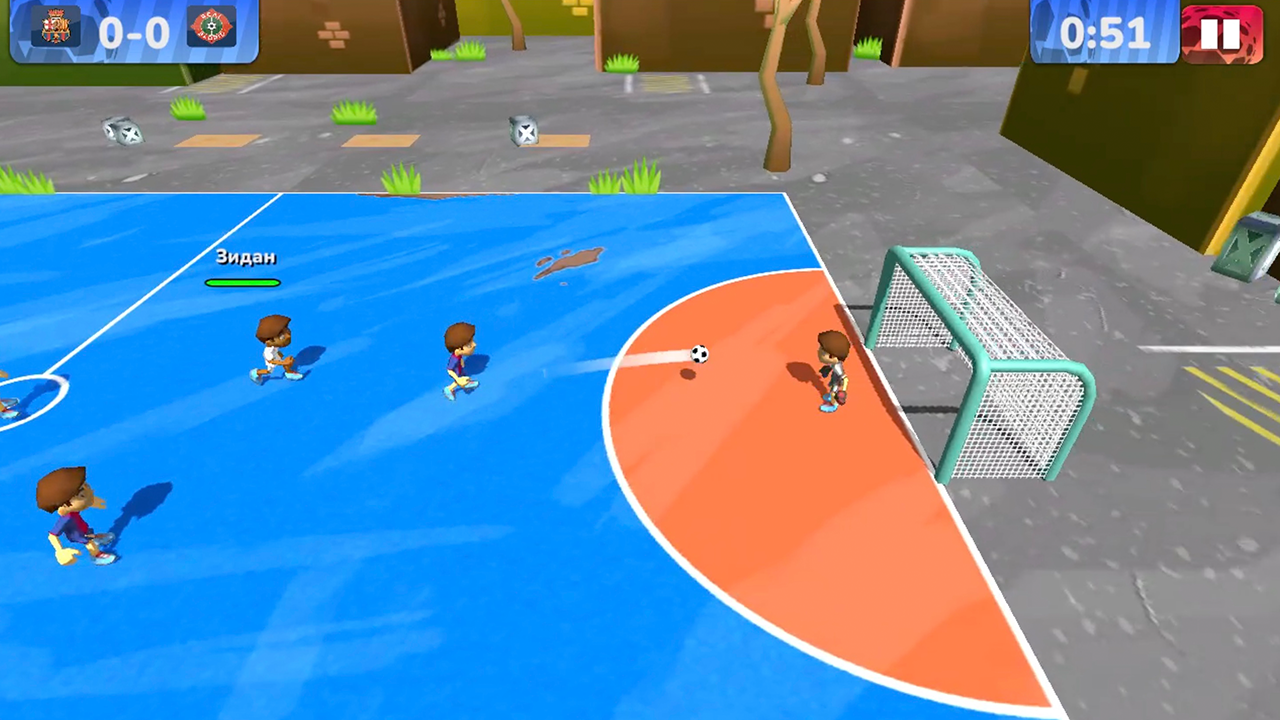Click the green stamina bar under Зидан
The image size is (1280, 720).
(x=243, y=282)
